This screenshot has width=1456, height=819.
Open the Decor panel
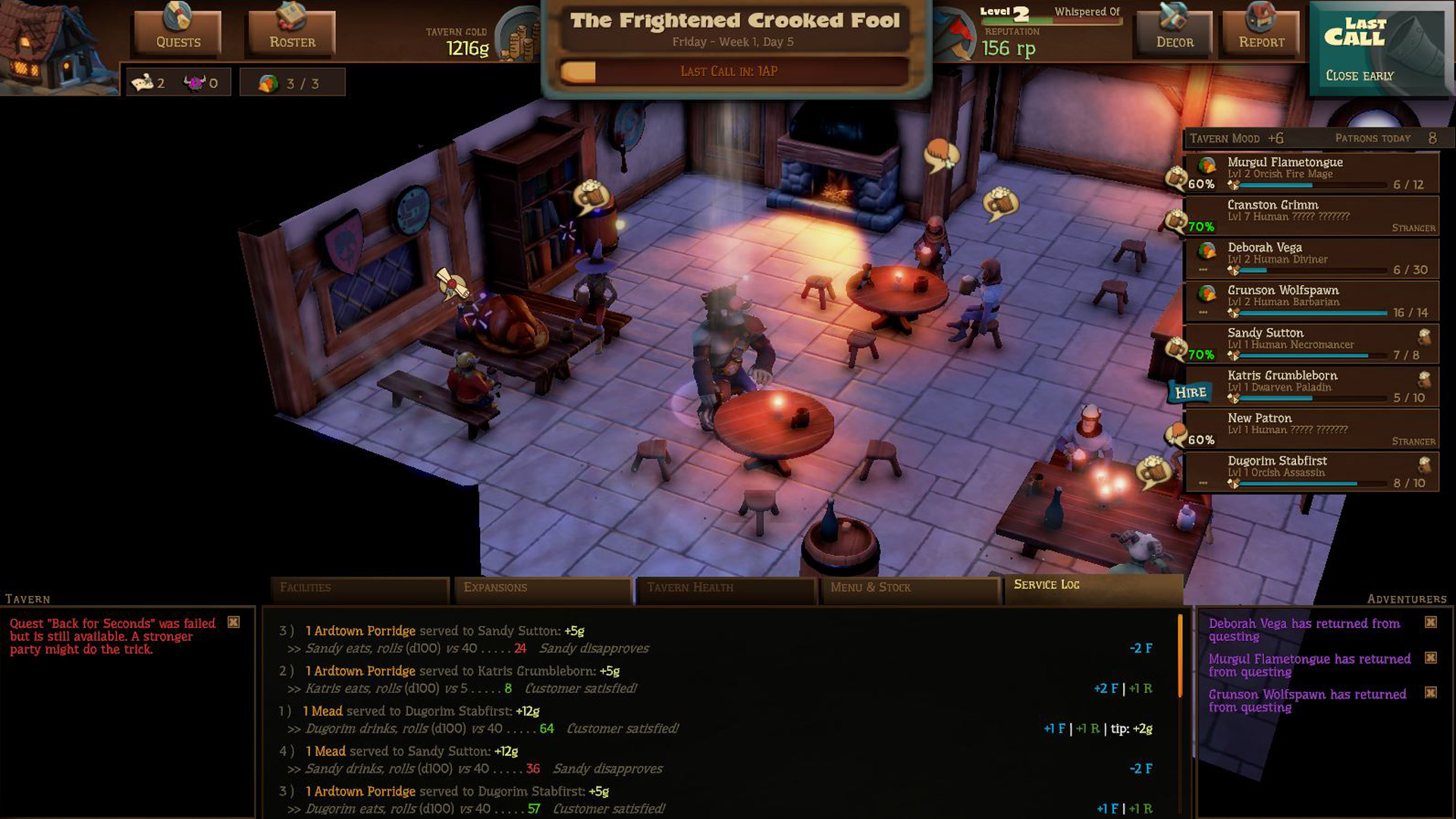click(1173, 32)
